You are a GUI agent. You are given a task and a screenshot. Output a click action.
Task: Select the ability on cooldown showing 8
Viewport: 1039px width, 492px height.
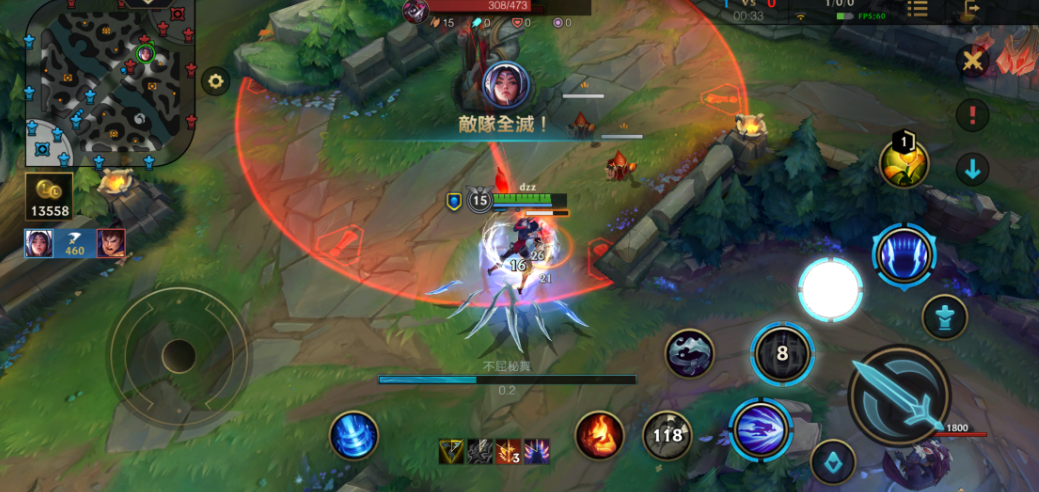782,354
